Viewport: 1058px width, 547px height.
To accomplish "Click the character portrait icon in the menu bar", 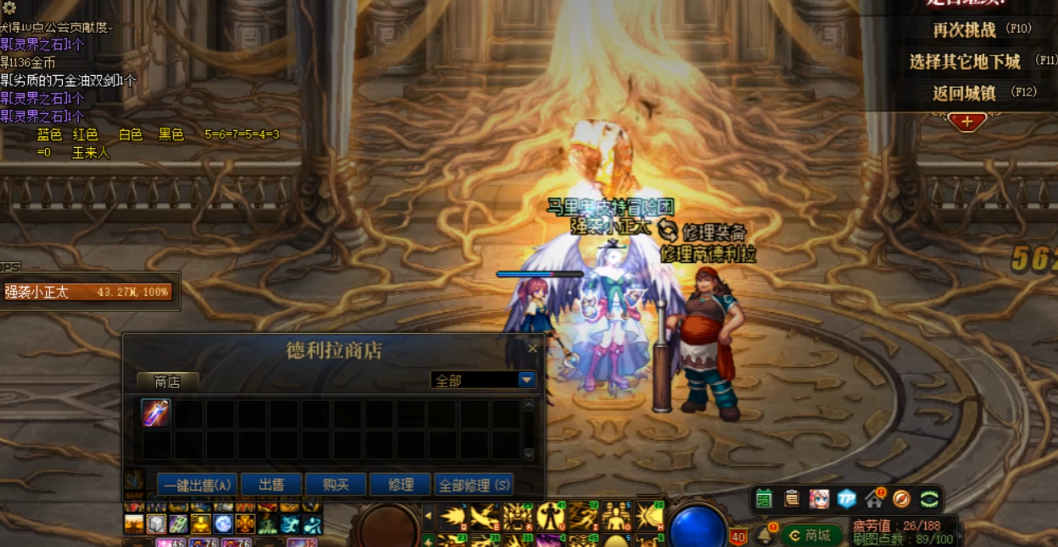I will [x=820, y=498].
